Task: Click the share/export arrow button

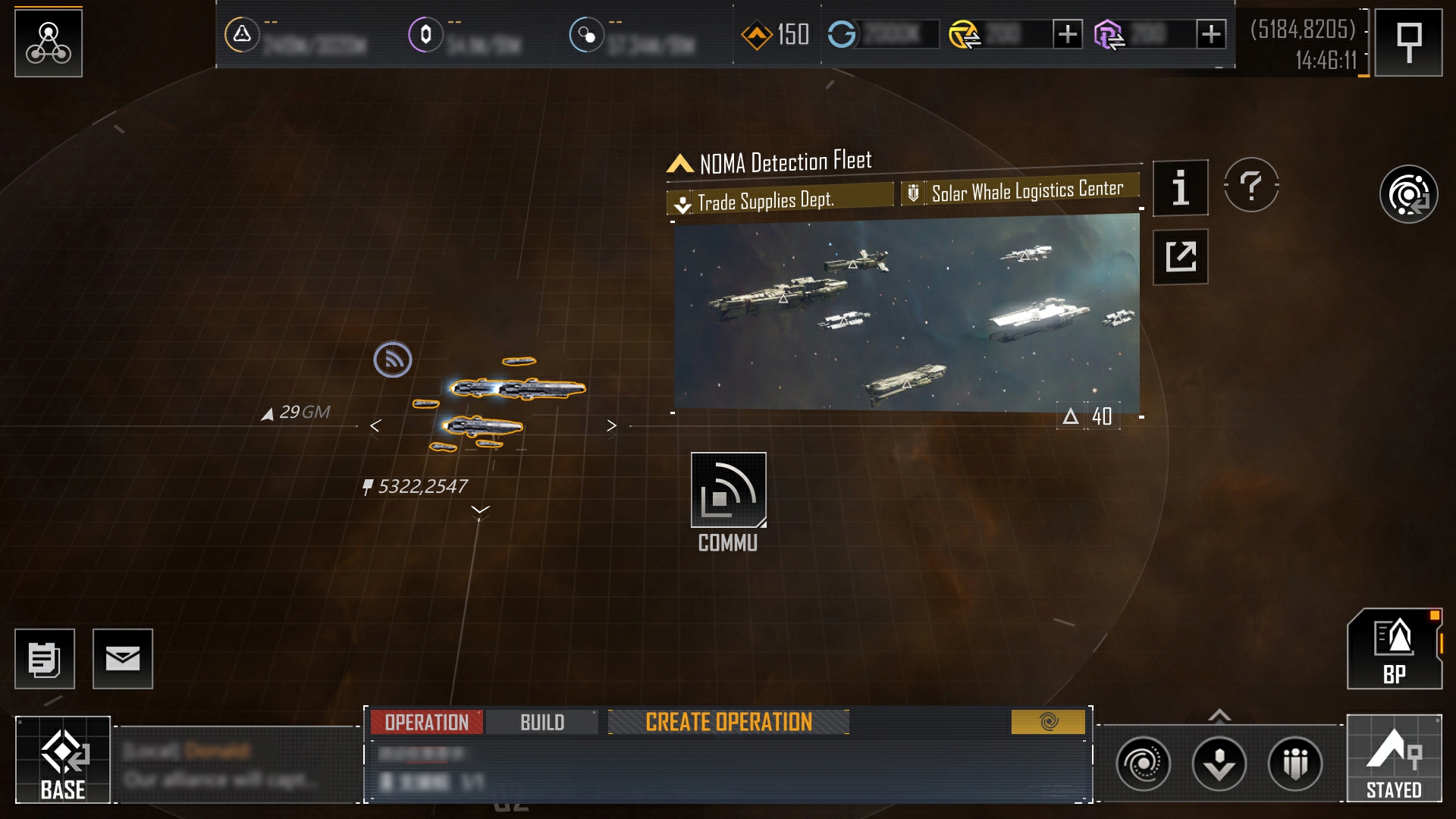Action: [1180, 256]
